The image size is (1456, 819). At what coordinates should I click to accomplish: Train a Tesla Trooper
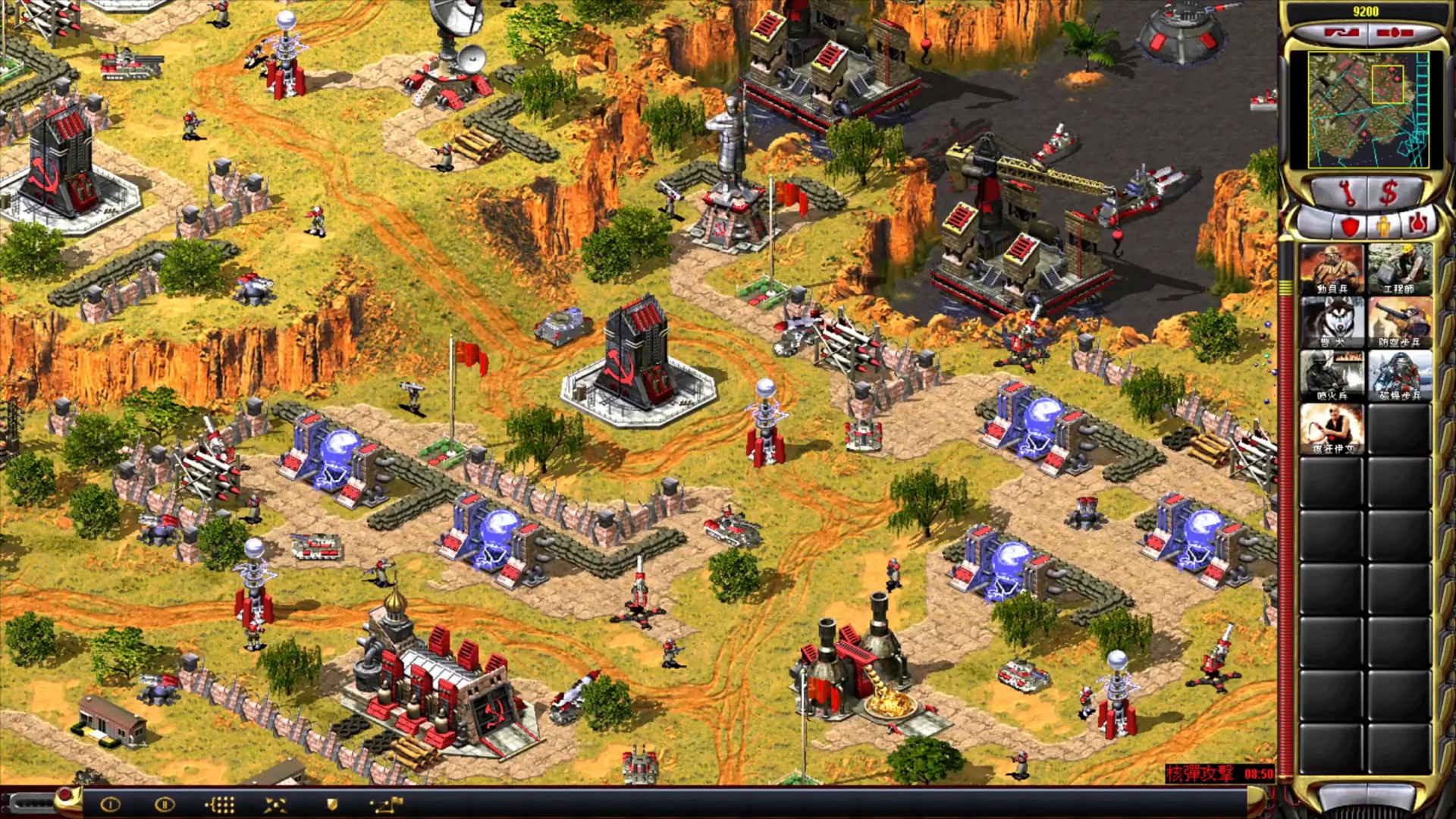[1400, 375]
